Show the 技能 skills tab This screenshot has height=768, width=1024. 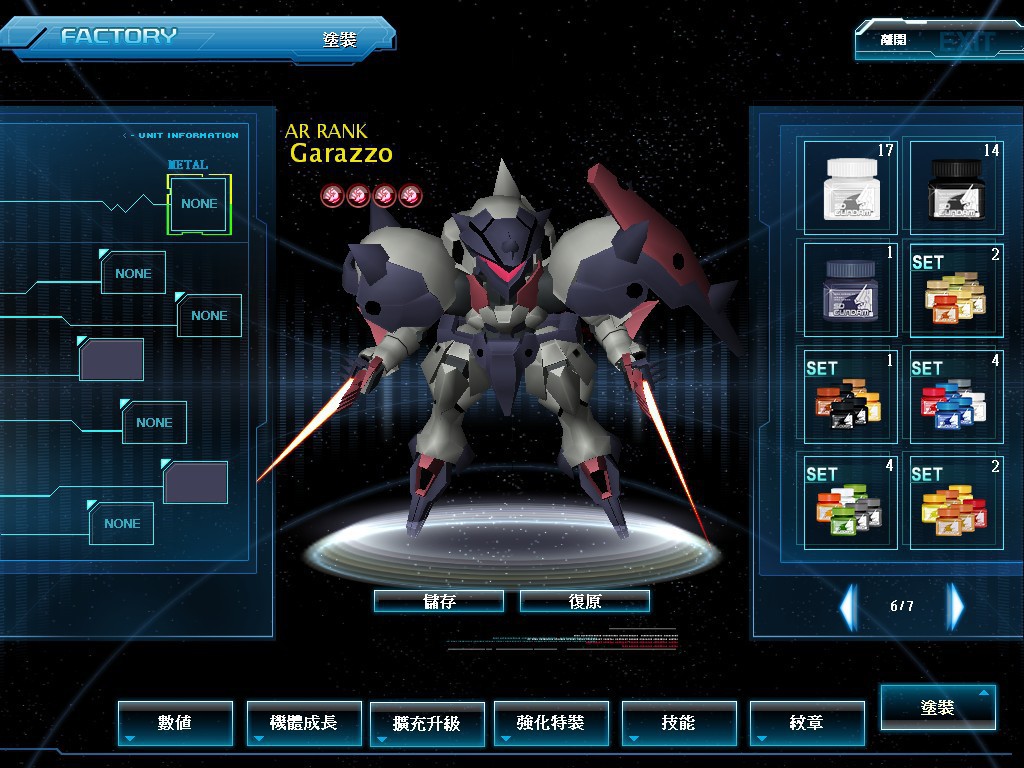click(x=679, y=722)
